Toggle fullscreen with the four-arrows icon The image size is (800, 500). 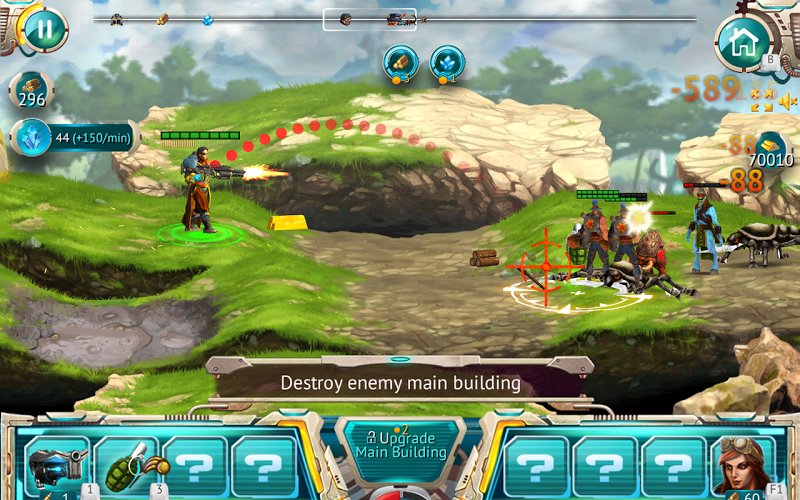[x=762, y=100]
